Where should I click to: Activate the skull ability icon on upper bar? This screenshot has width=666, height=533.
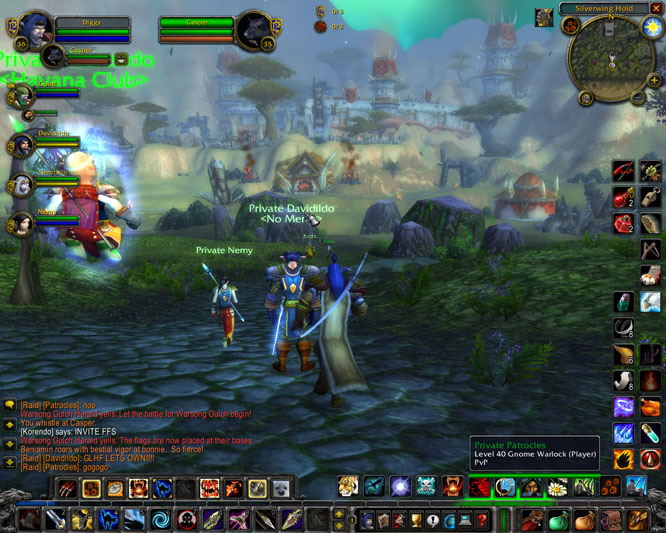click(x=427, y=487)
